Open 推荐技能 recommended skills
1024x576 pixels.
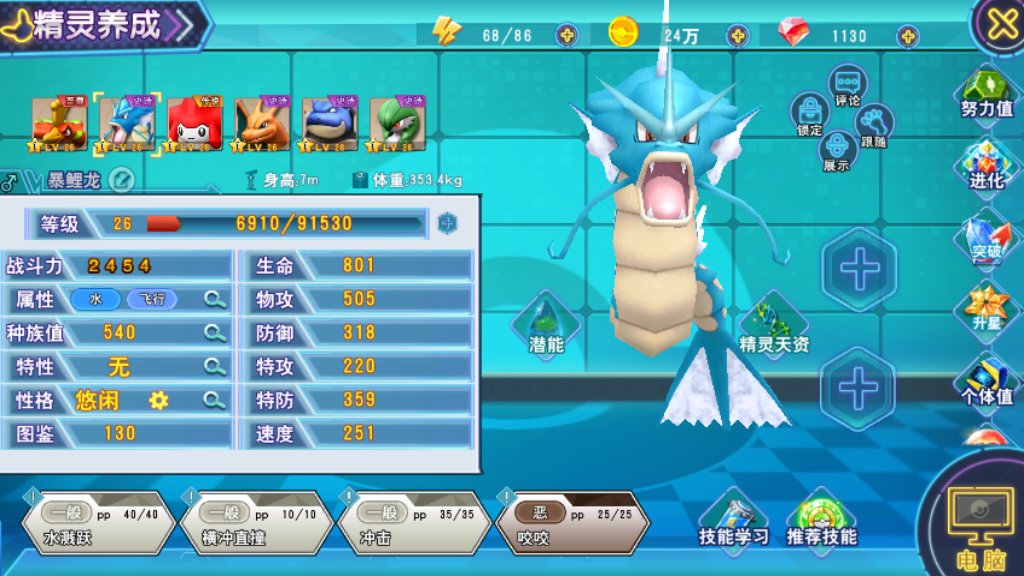(821, 520)
